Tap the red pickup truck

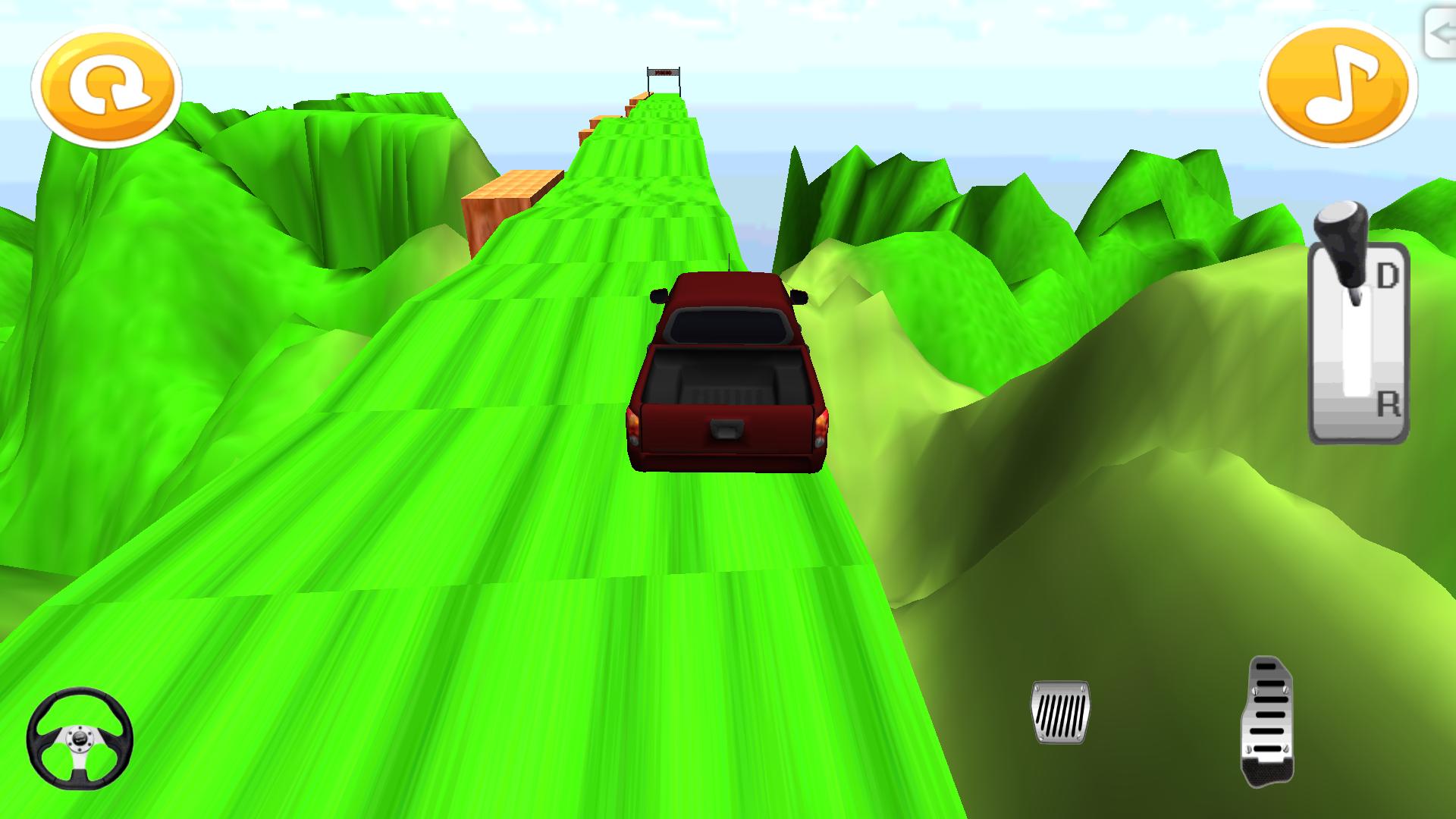tap(728, 372)
